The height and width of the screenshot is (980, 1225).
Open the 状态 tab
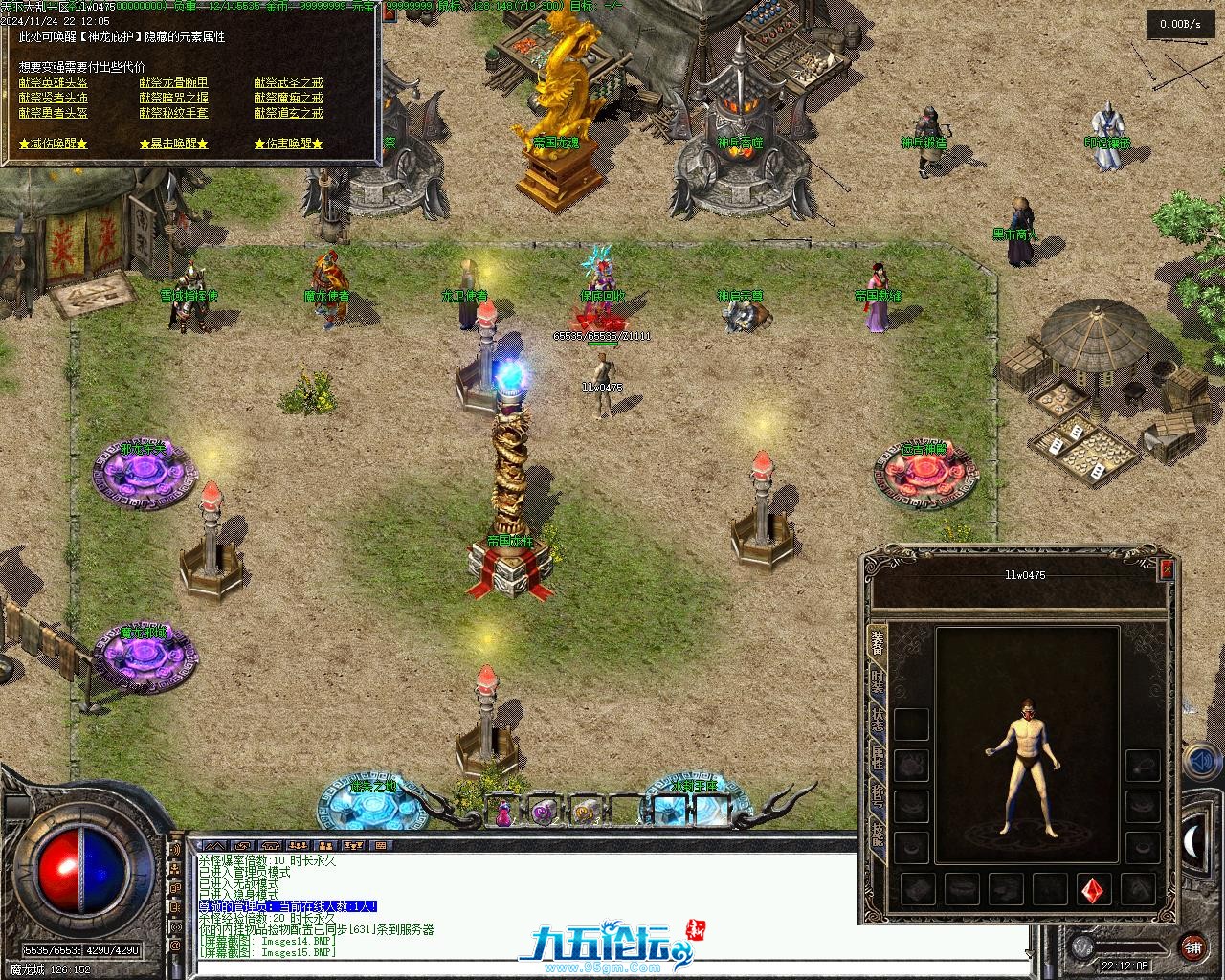click(x=877, y=720)
